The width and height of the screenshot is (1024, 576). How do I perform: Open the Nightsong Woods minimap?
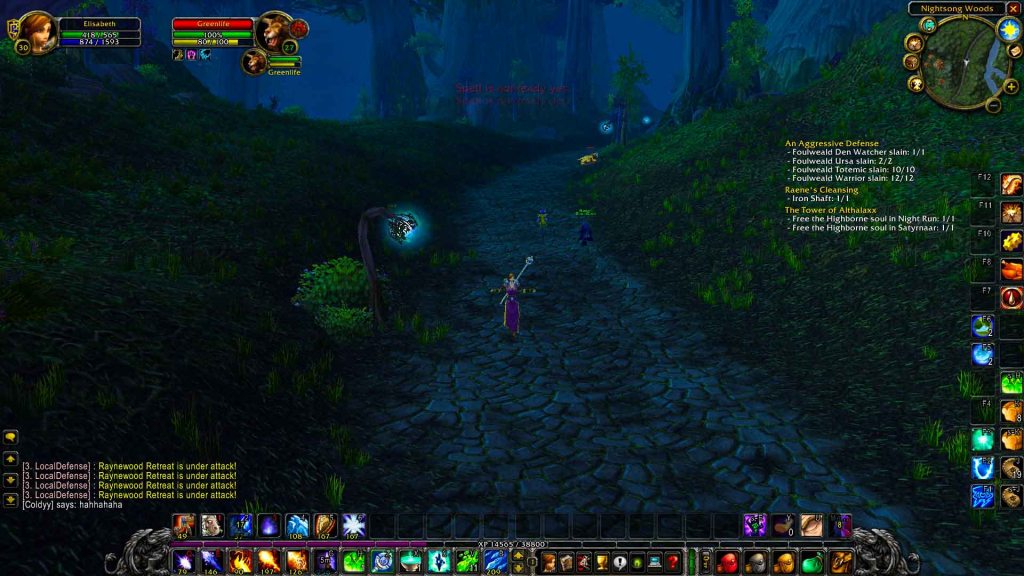click(x=964, y=67)
